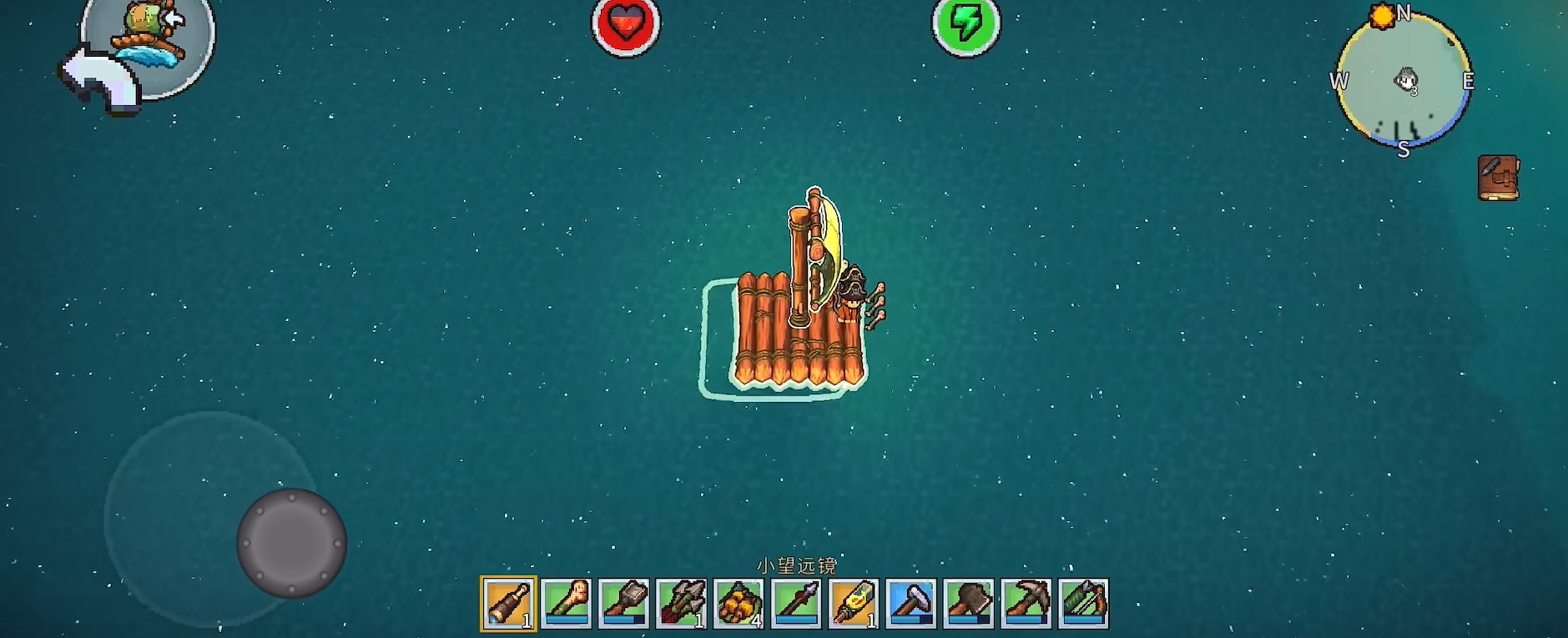Equip the stone axe hotbar slot
This screenshot has height=638, width=1568.
pos(969,603)
